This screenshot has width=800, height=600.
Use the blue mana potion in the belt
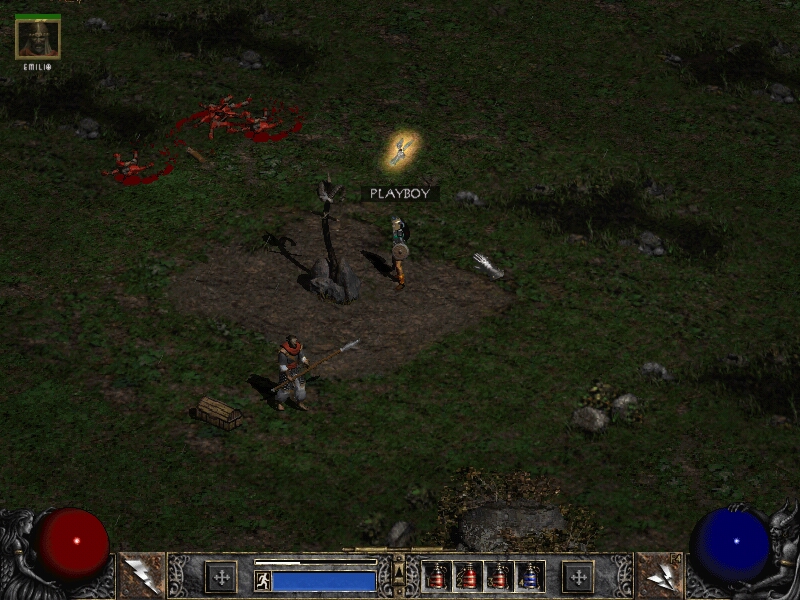pyautogui.click(x=529, y=577)
